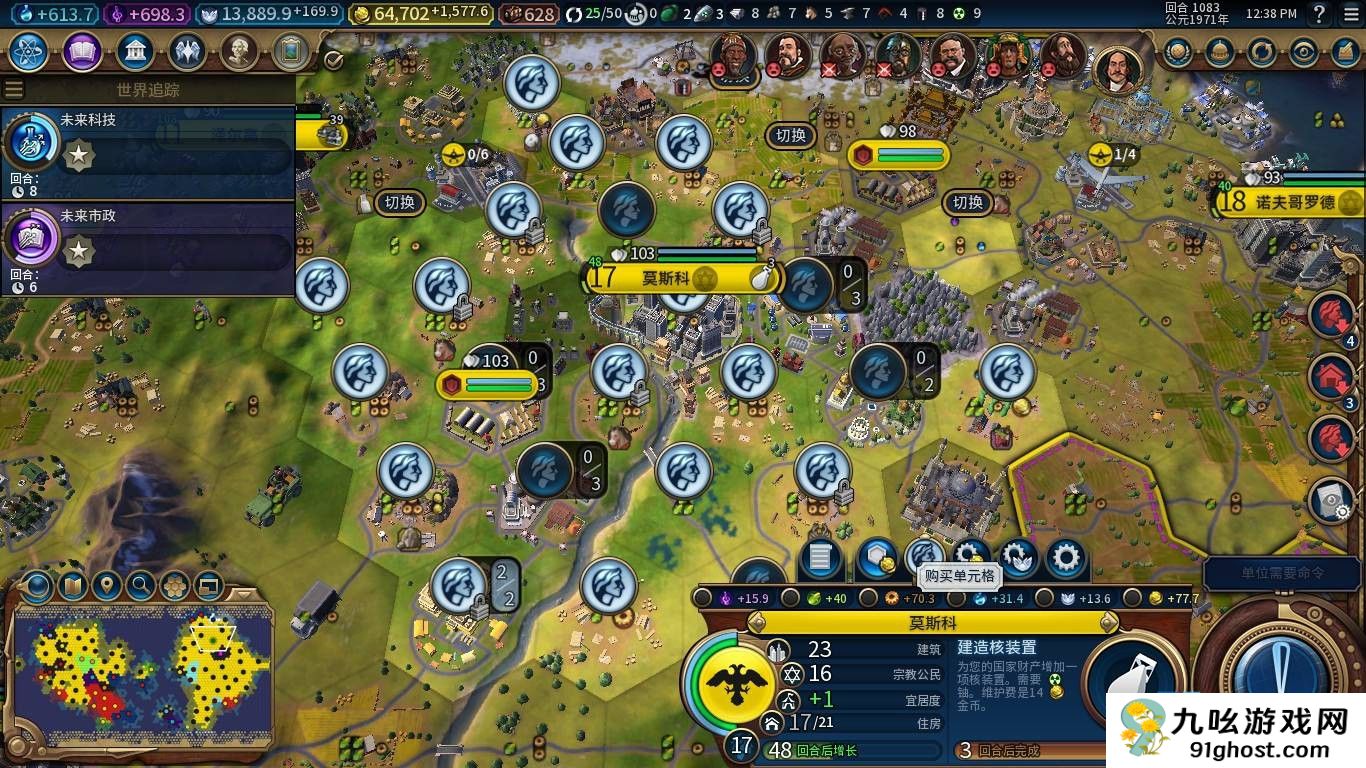Activate the 购买单元格 purchase tile button
The height and width of the screenshot is (768, 1366).
[924, 558]
